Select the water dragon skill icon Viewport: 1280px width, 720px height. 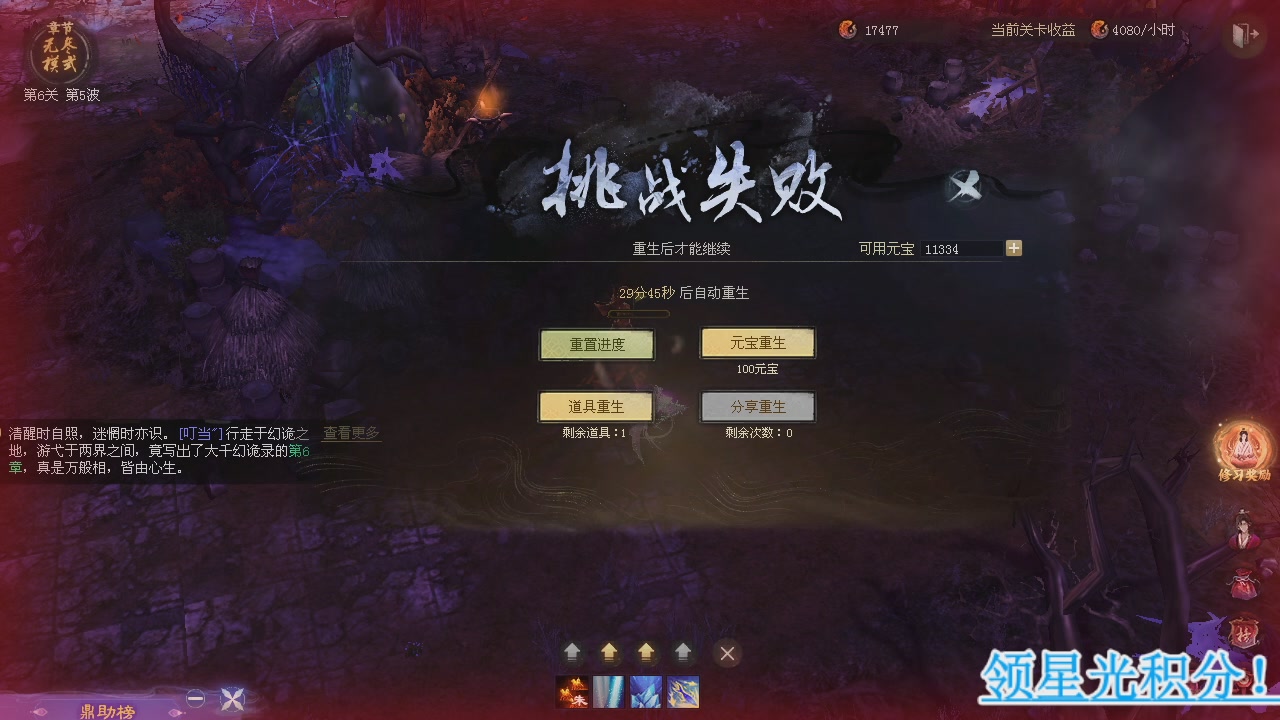coord(682,691)
